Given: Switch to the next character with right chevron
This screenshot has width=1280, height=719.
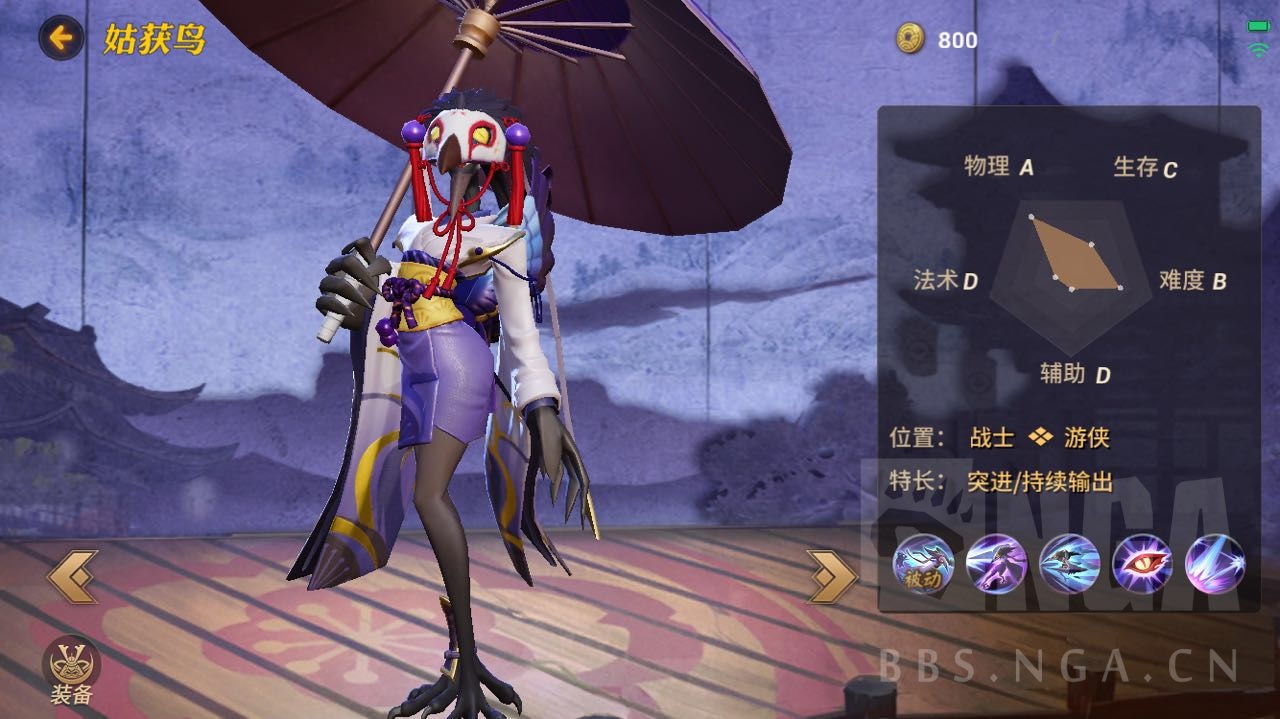Looking at the screenshot, I should [832, 577].
